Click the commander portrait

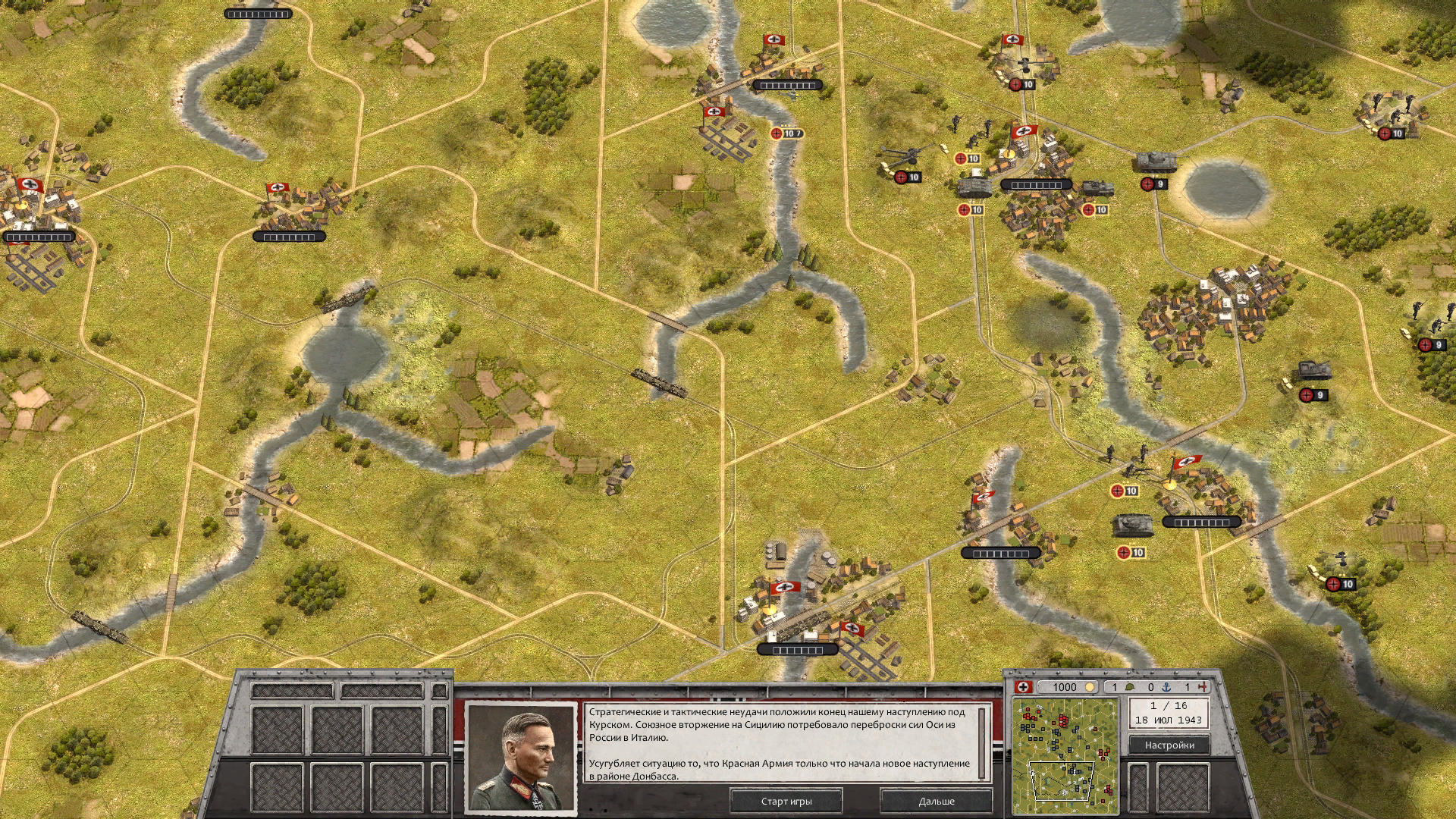tap(523, 758)
